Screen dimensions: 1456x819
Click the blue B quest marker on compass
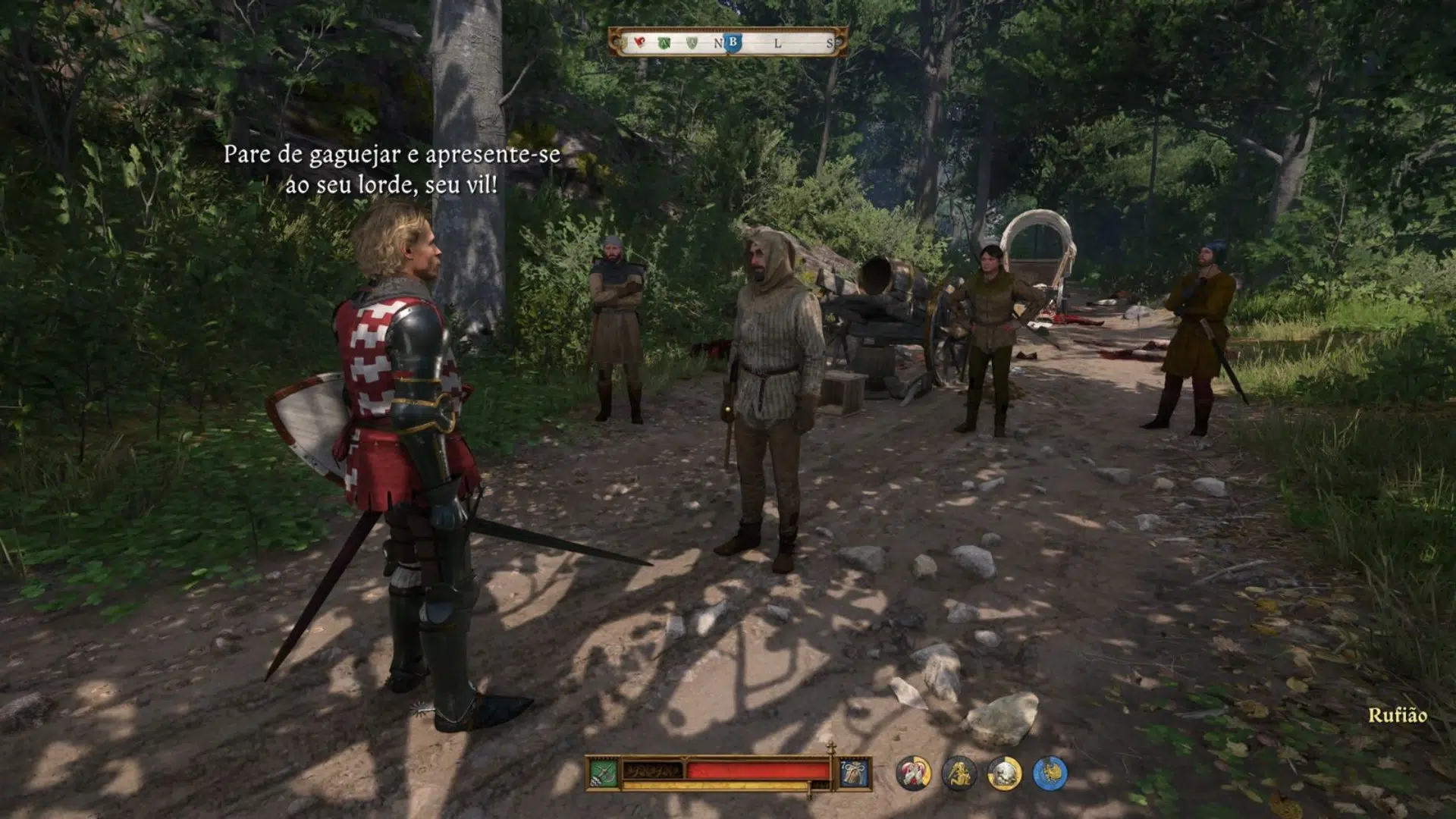click(733, 42)
